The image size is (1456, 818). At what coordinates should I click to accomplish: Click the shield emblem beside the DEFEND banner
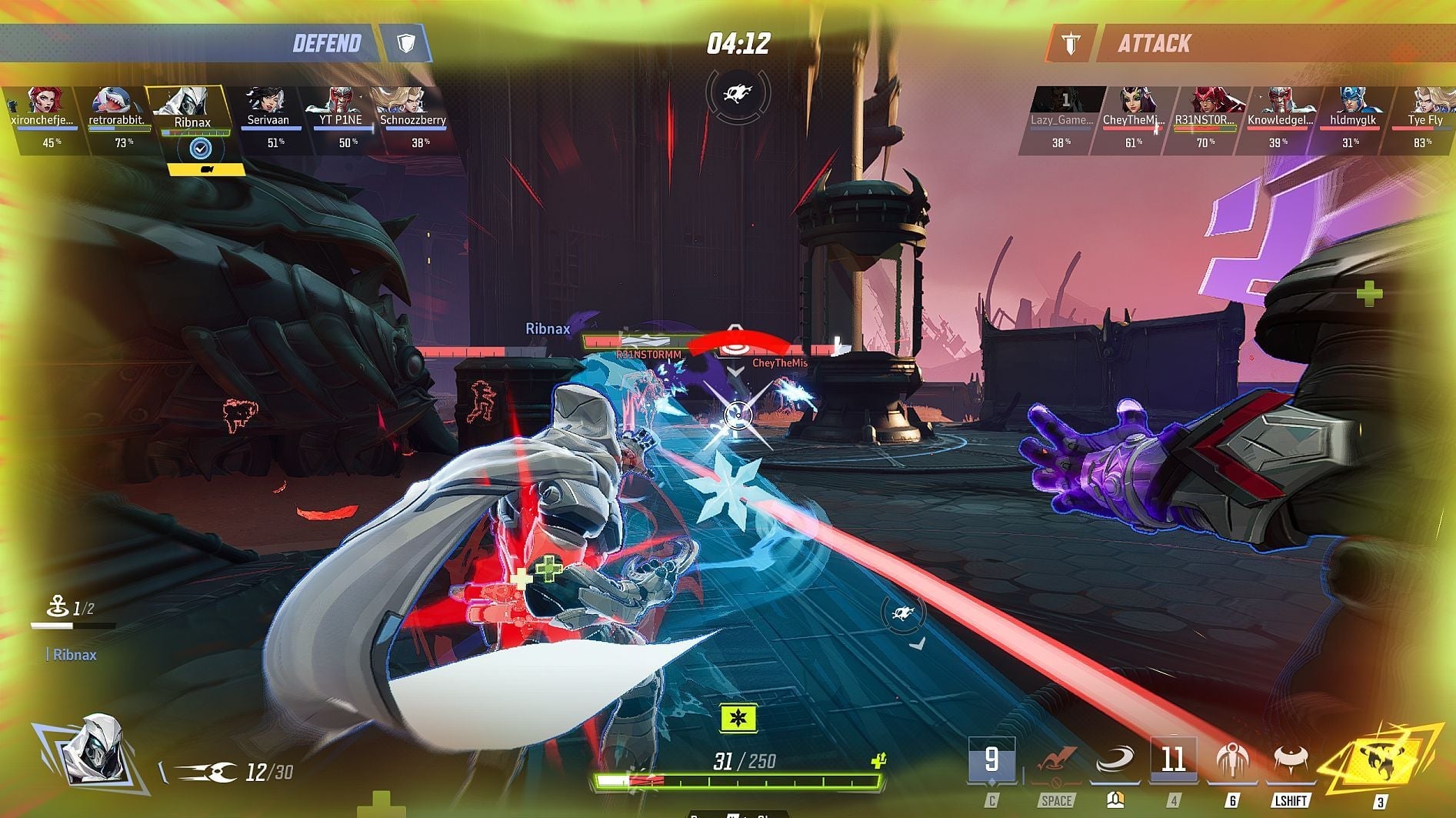point(407,43)
